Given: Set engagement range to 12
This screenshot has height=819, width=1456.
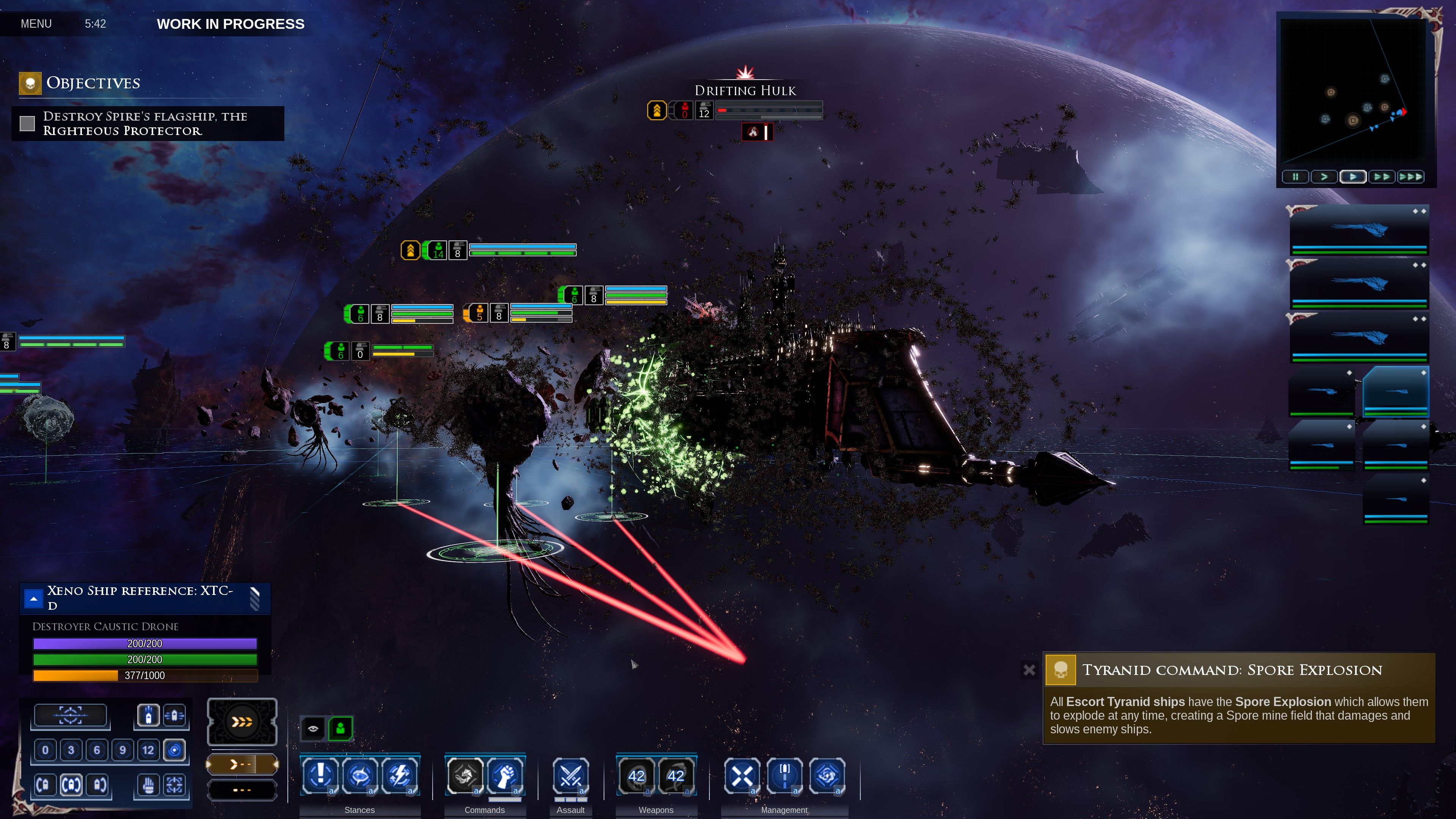Looking at the screenshot, I should pos(148,750).
